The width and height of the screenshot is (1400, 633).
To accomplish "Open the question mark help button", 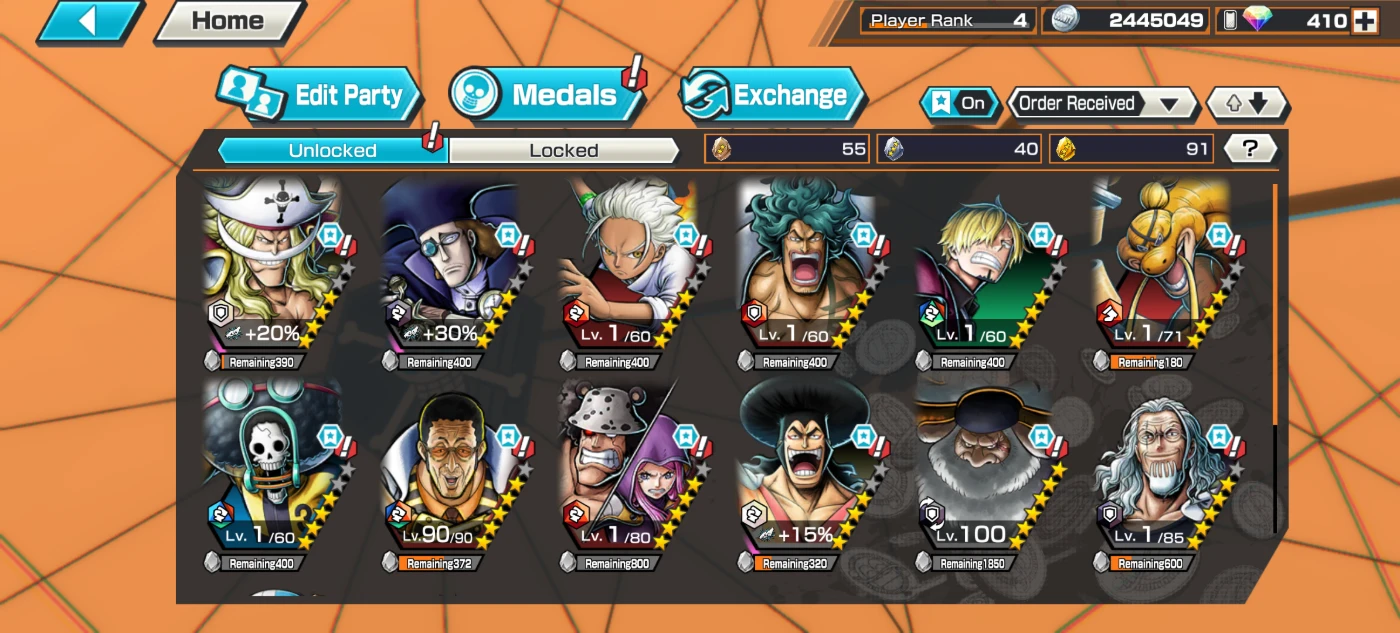I will point(1250,149).
